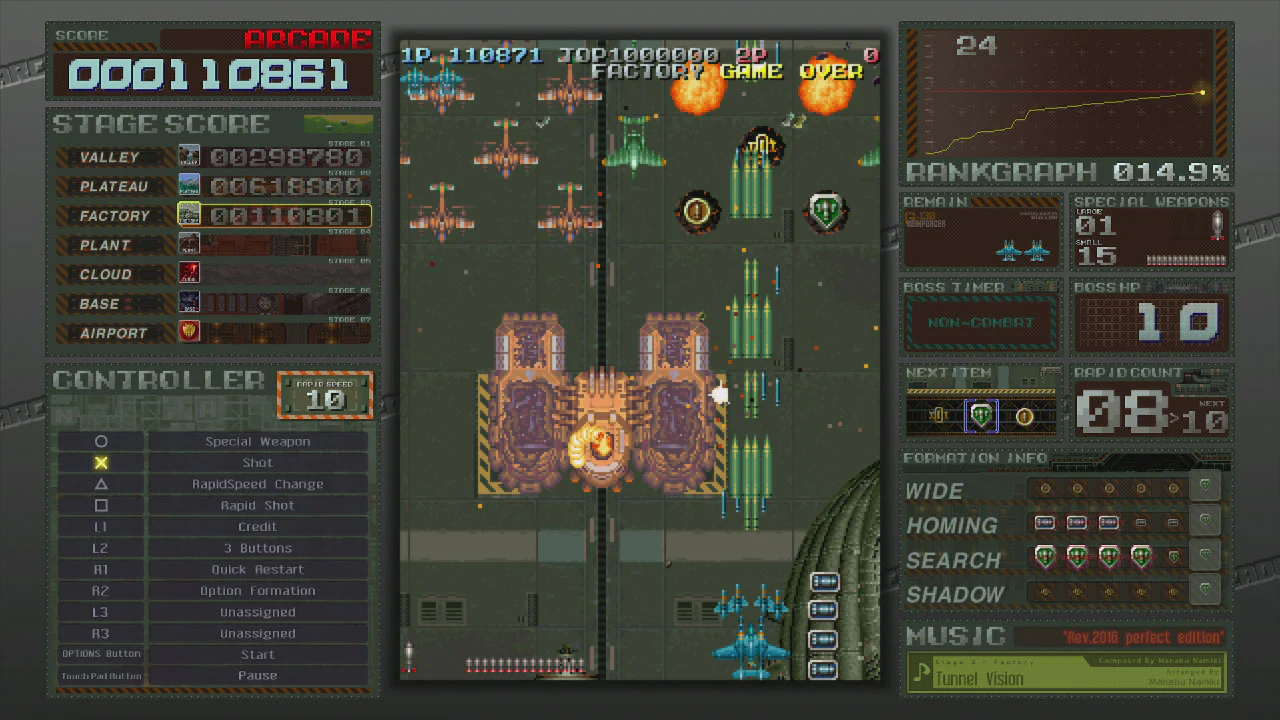Click the Quick Restart mapping row
This screenshot has width=1280, height=720.
pos(257,569)
